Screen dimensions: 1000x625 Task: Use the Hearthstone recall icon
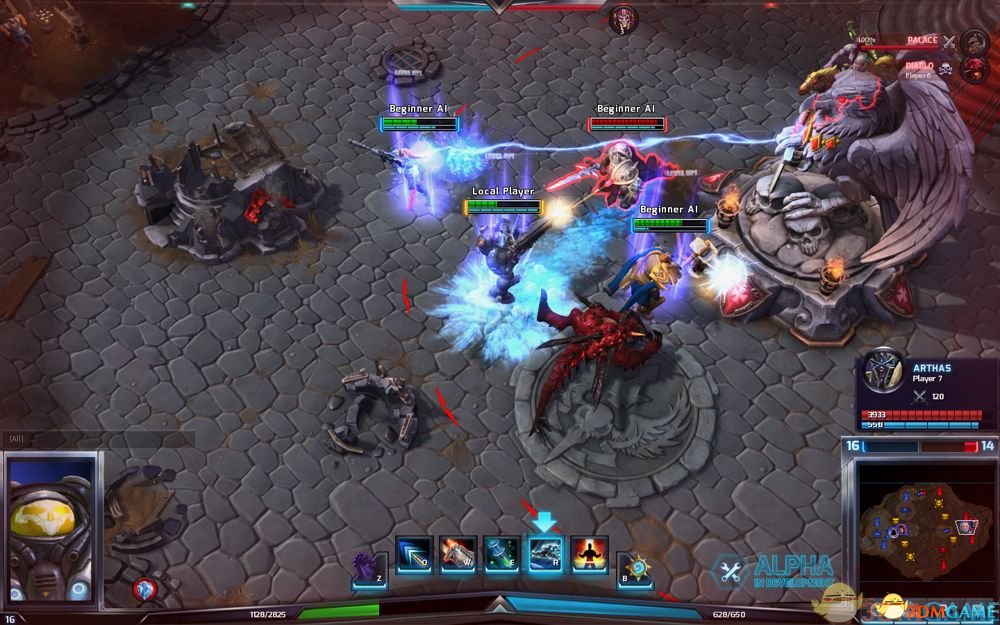[x=633, y=569]
